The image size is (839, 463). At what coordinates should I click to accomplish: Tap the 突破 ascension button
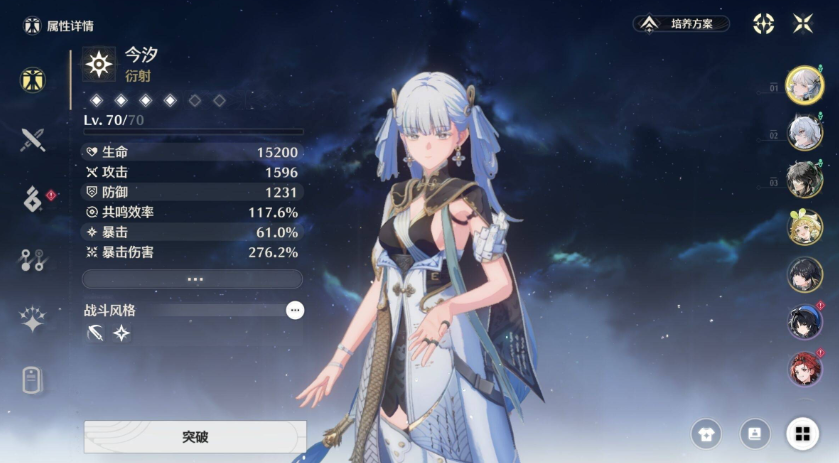click(x=195, y=437)
